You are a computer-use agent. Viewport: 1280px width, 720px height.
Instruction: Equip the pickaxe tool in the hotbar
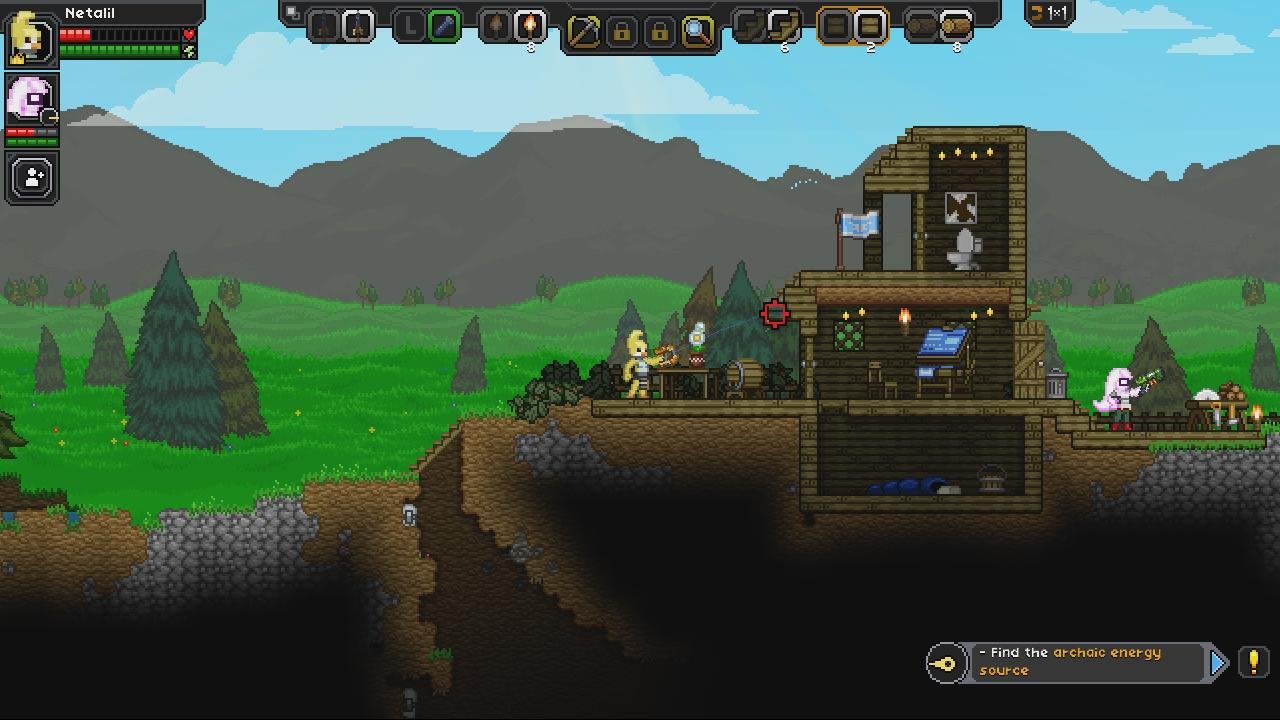pyautogui.click(x=584, y=31)
